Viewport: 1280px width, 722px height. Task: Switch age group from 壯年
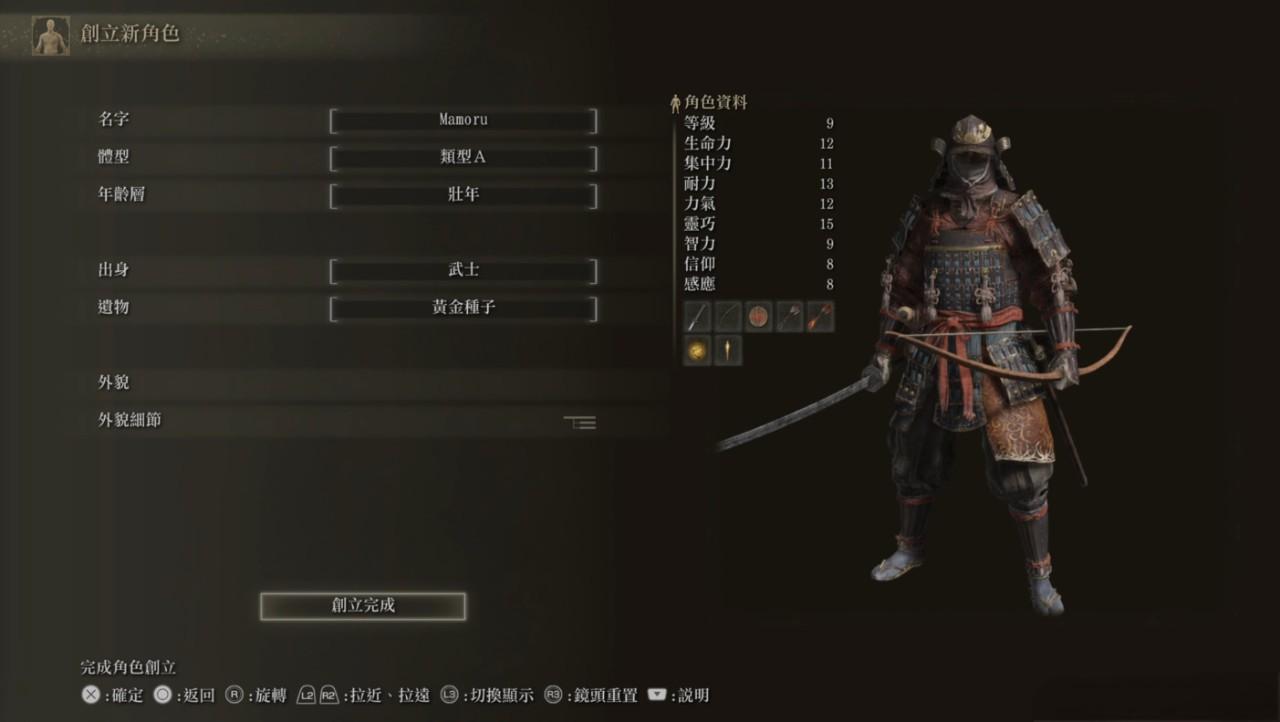462,196
